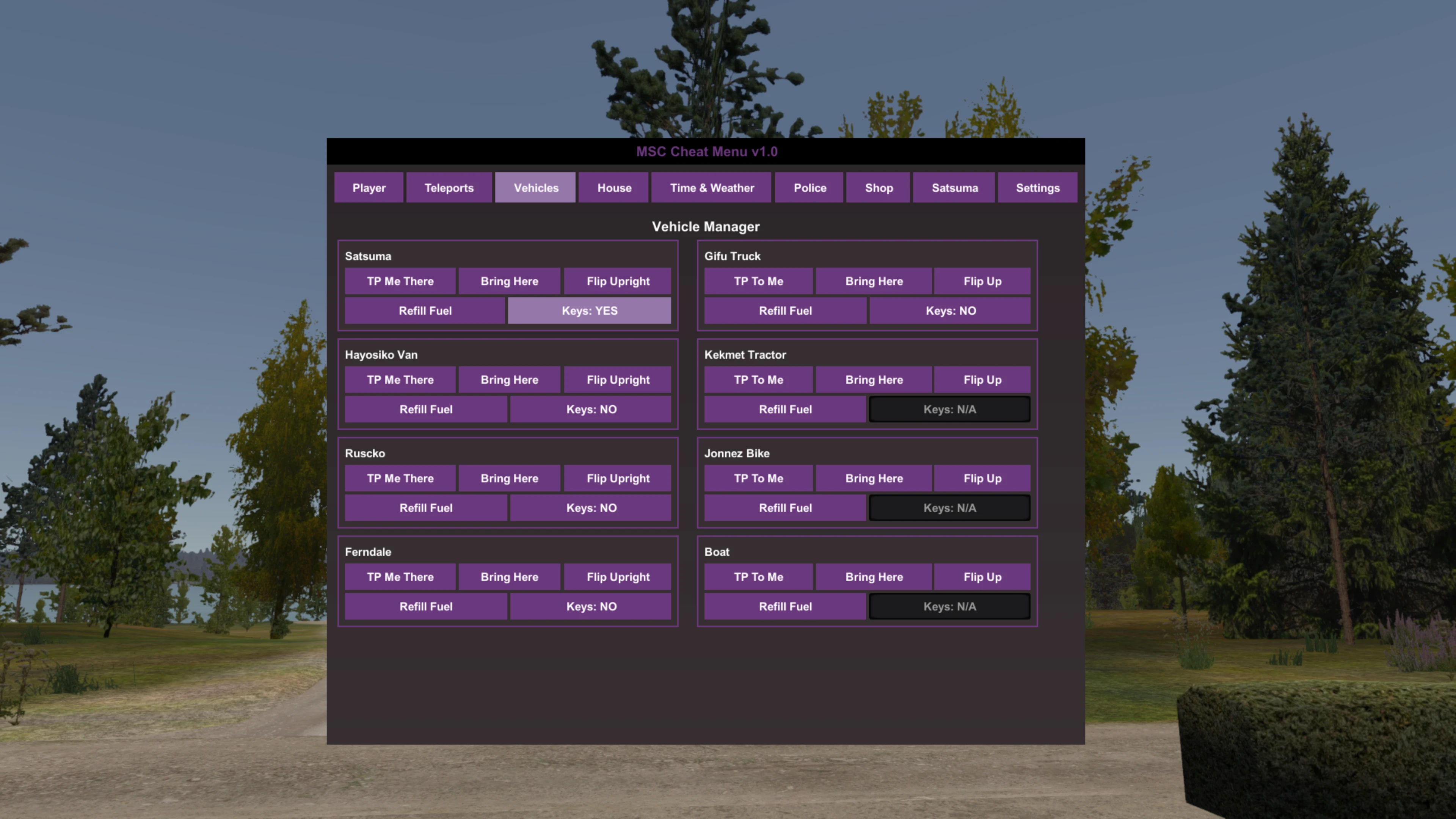Flip the Hayosiko Van upright

[x=617, y=379]
